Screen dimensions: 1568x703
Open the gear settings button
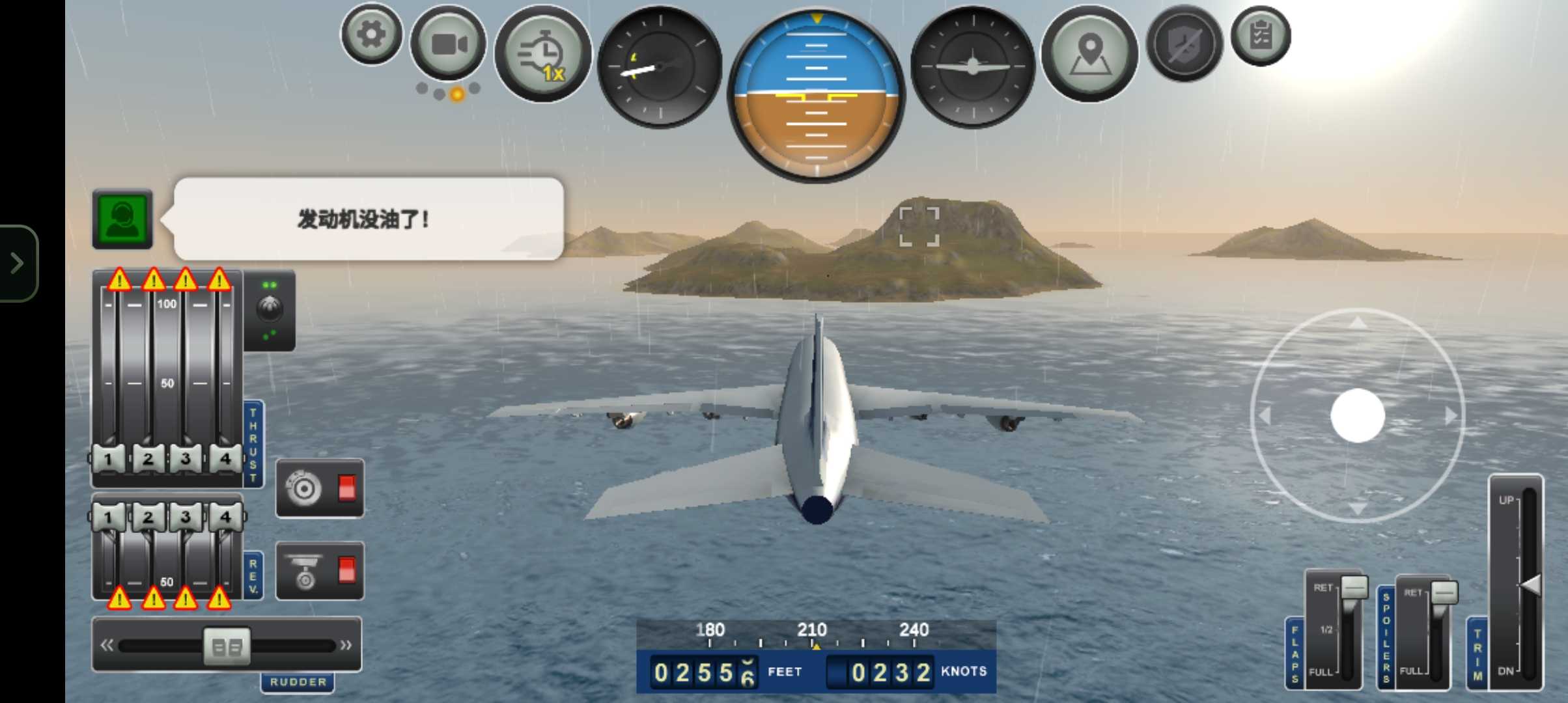(x=371, y=34)
